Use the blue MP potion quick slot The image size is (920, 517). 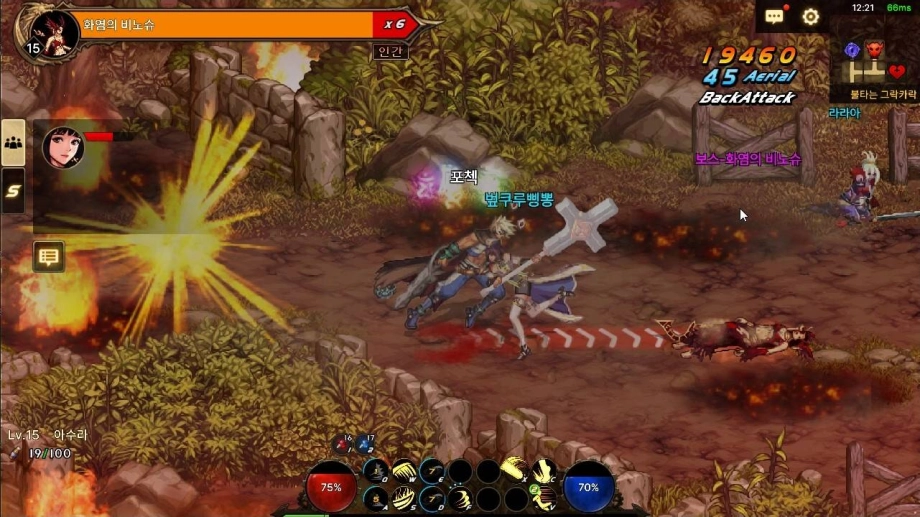point(365,443)
